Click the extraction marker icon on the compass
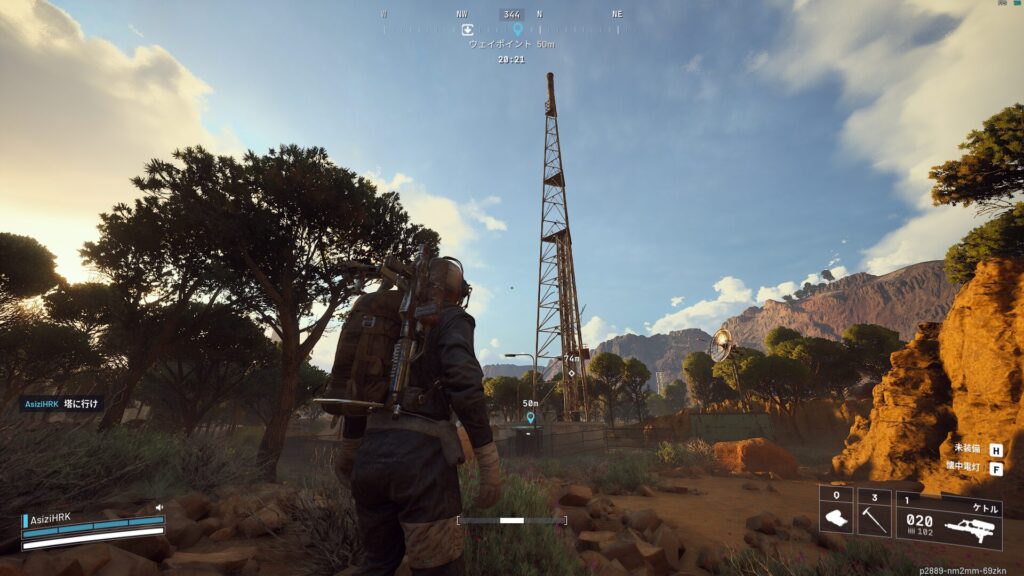This screenshot has width=1024, height=576. 467,30
